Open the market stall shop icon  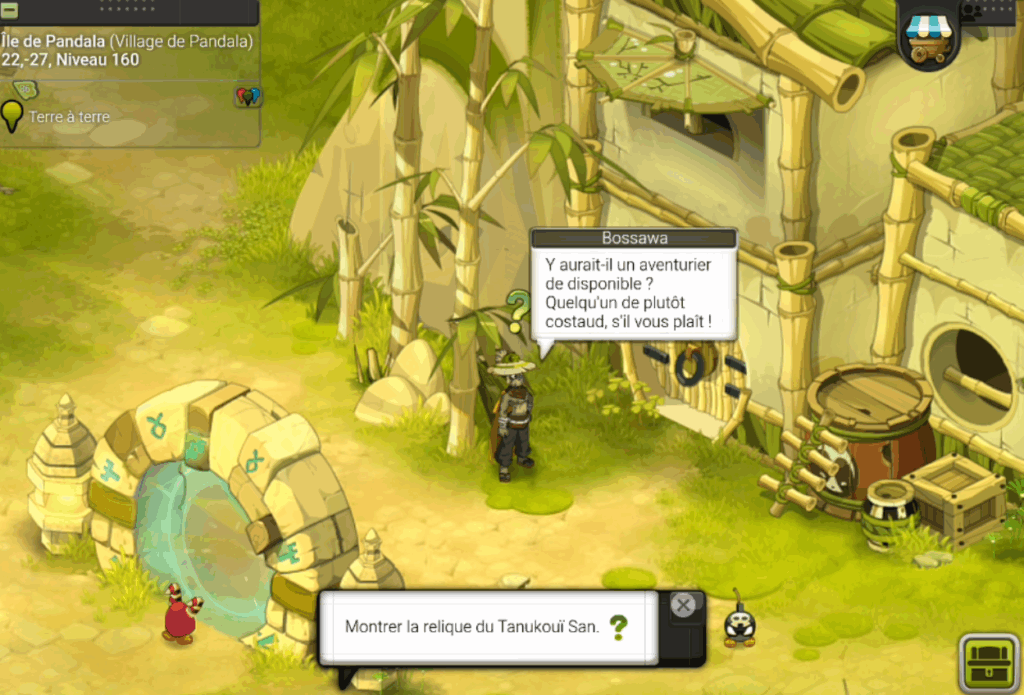point(927,37)
